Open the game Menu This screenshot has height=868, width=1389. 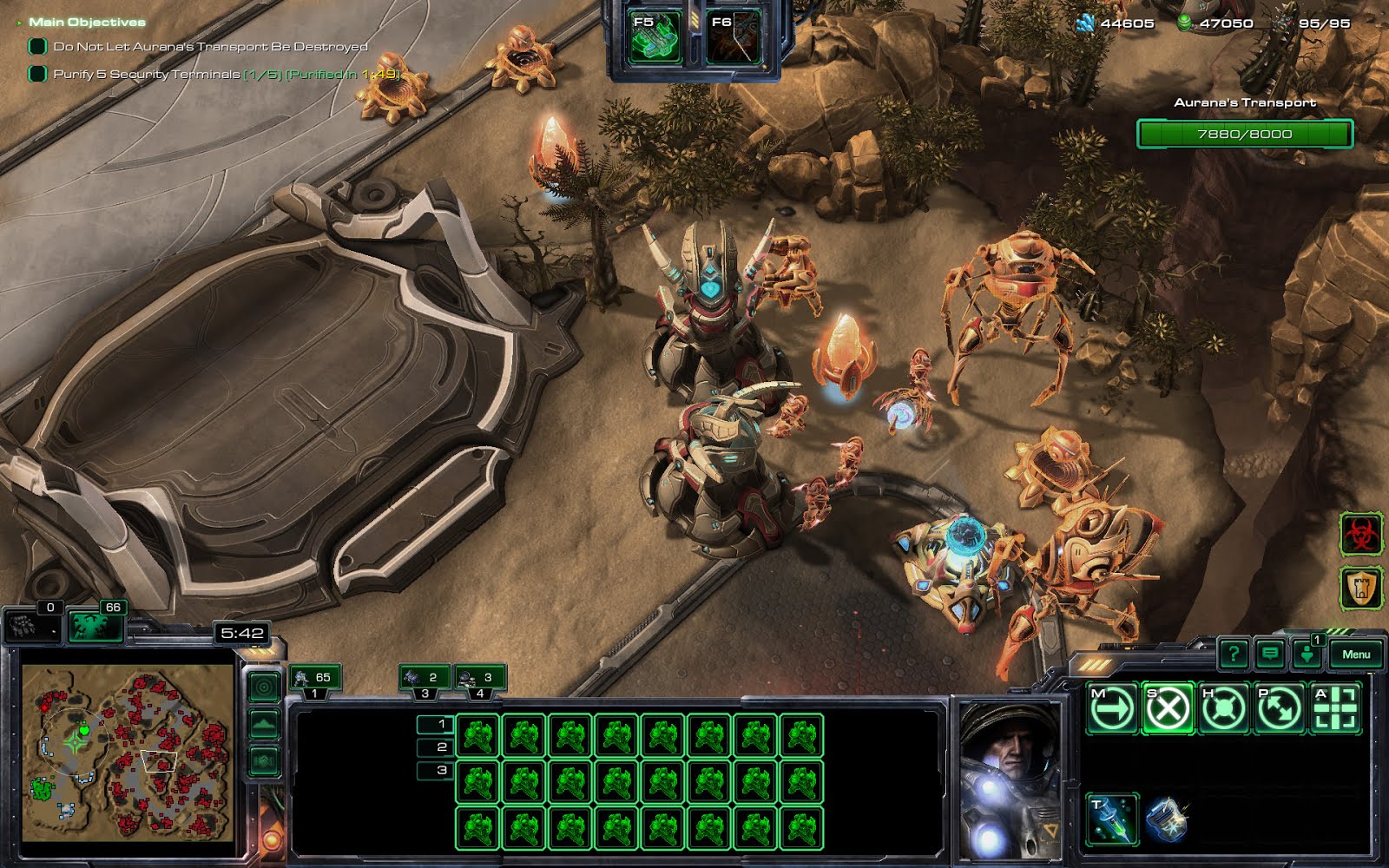click(1355, 654)
